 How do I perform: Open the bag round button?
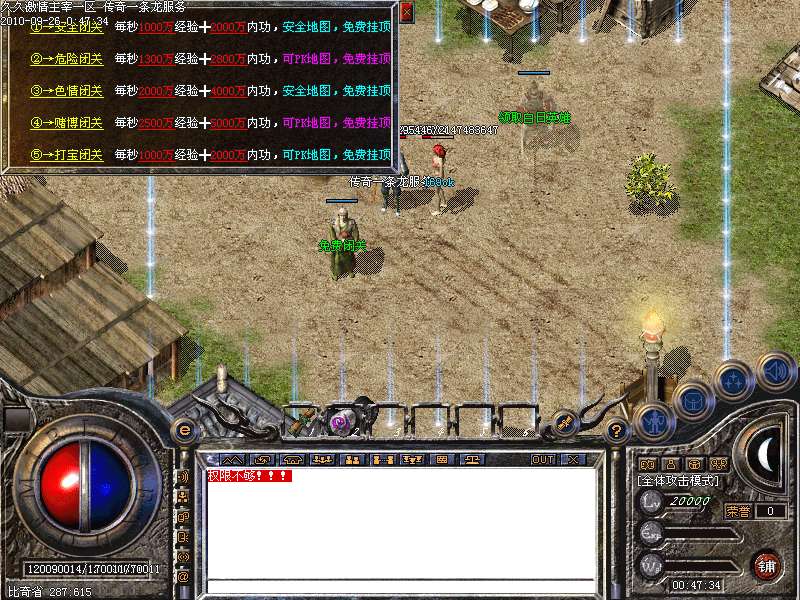(x=692, y=401)
